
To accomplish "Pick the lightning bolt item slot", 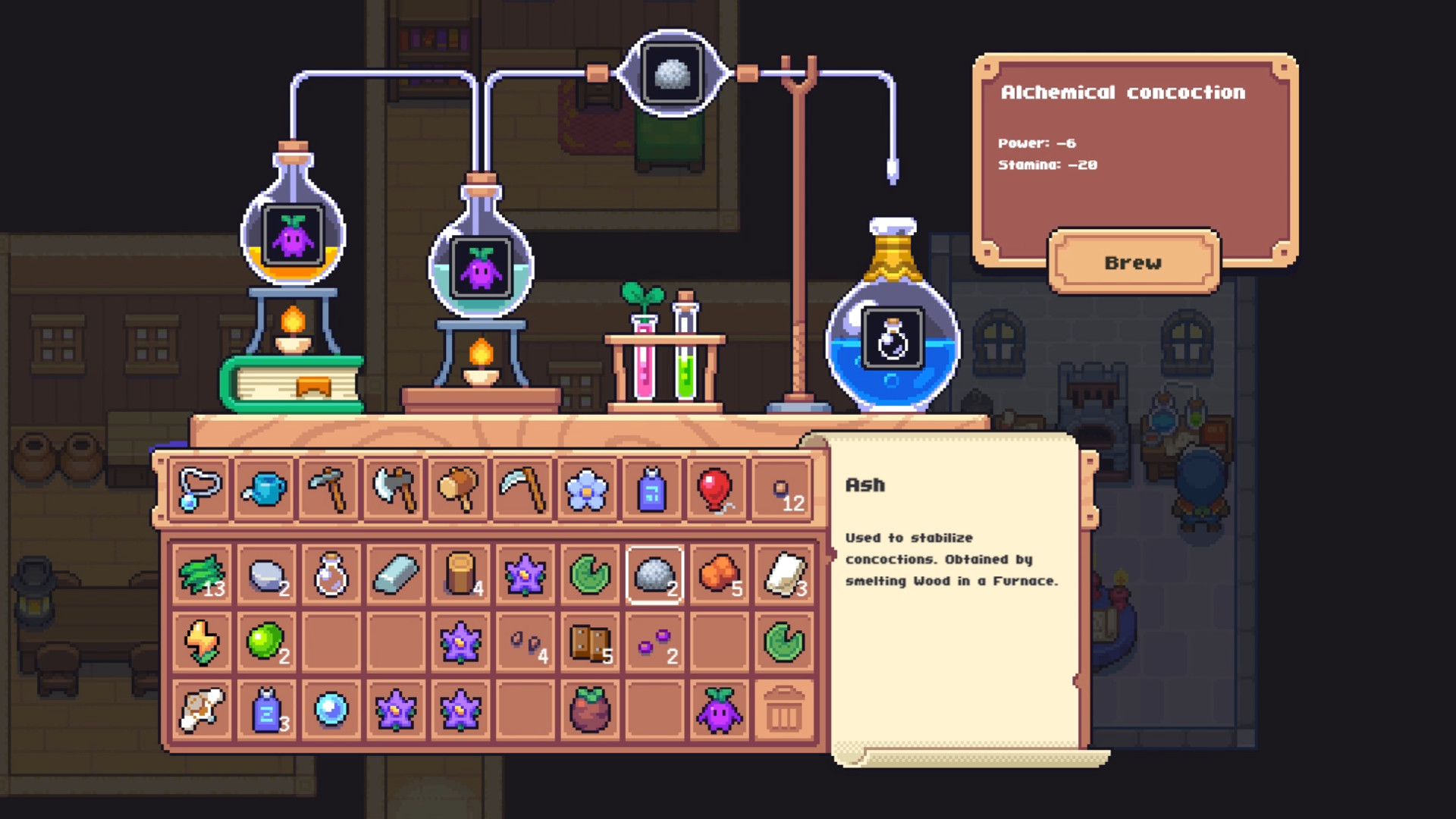I will 202,643.
